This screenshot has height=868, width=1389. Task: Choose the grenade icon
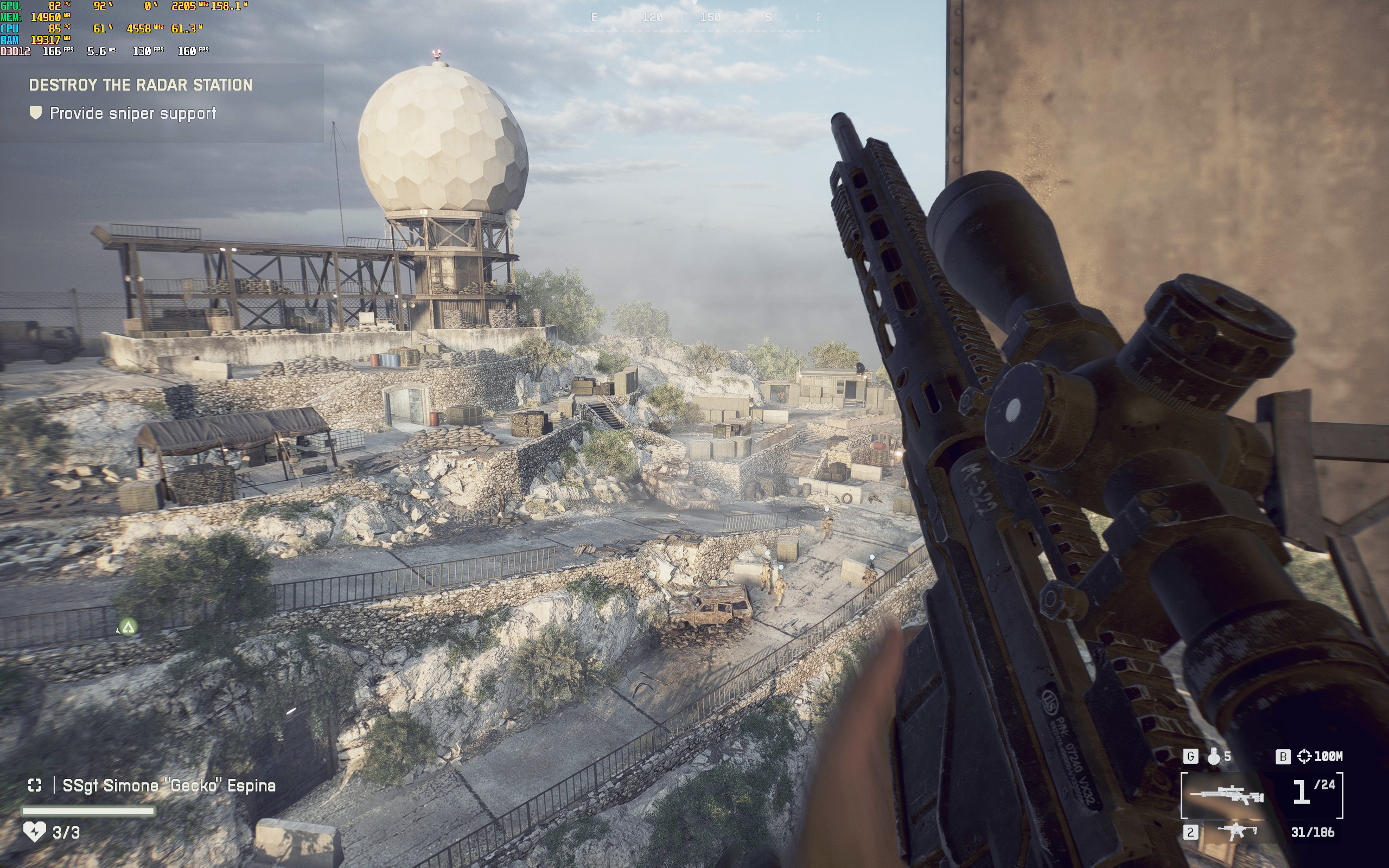tap(1213, 757)
